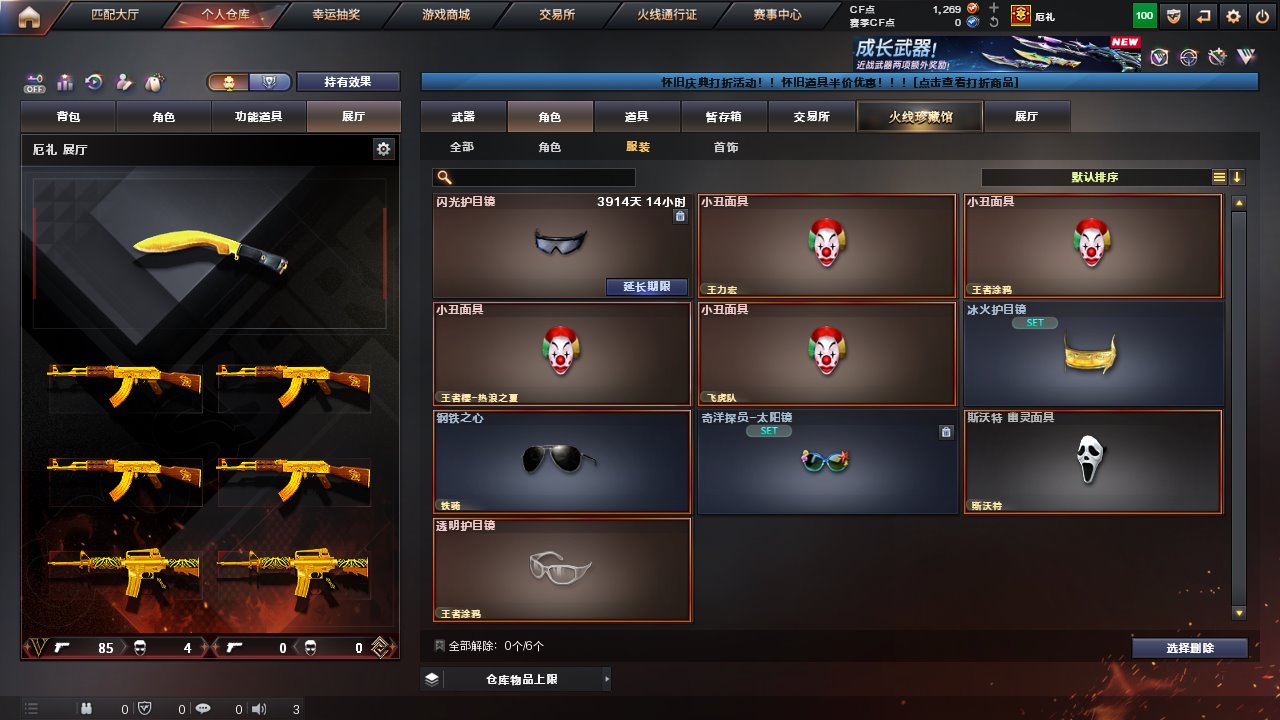Open the 游戏商城 game shop
Viewport: 1280px width, 720px height.
click(x=445, y=15)
